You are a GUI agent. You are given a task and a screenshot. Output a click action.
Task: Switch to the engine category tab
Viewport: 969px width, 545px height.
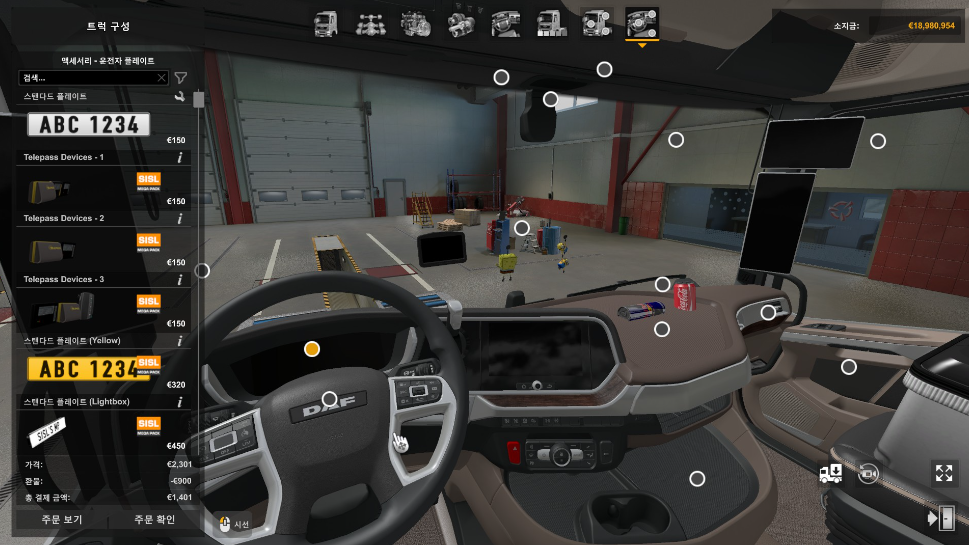(414, 22)
